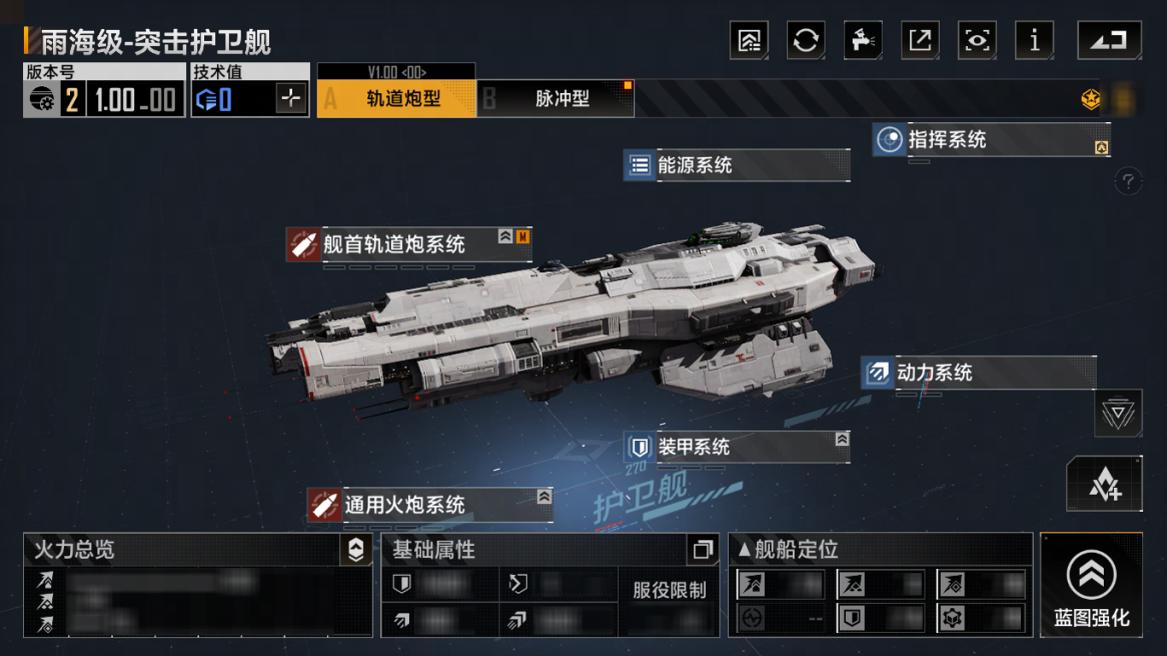This screenshot has height=656, width=1167.
Task: Select the 轨道炮型 variant tab
Action: click(x=396, y=99)
